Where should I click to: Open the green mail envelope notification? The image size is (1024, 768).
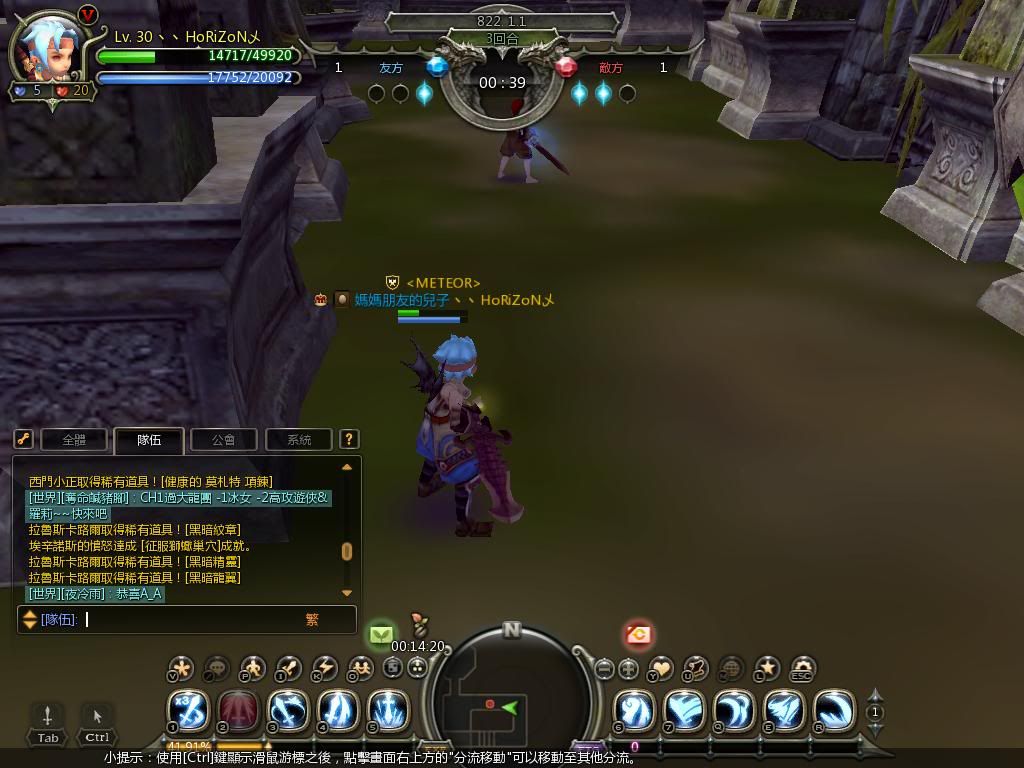point(381,634)
